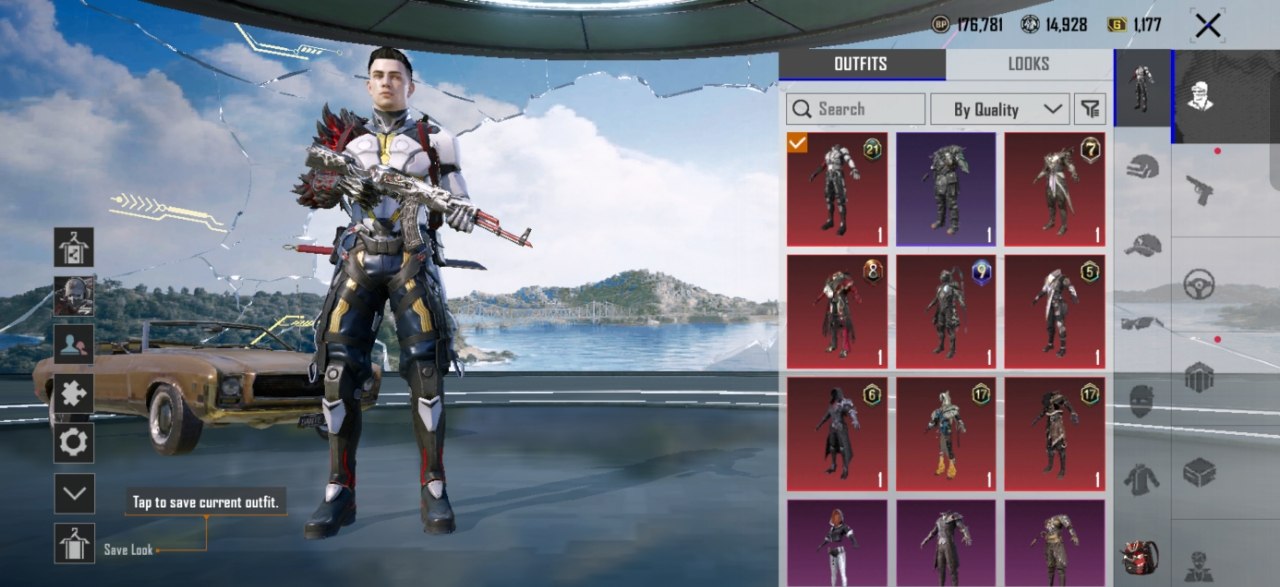Screen dimensions: 1280x587
Task: Close the inventory screen with the X
Action: pos(1207,26)
